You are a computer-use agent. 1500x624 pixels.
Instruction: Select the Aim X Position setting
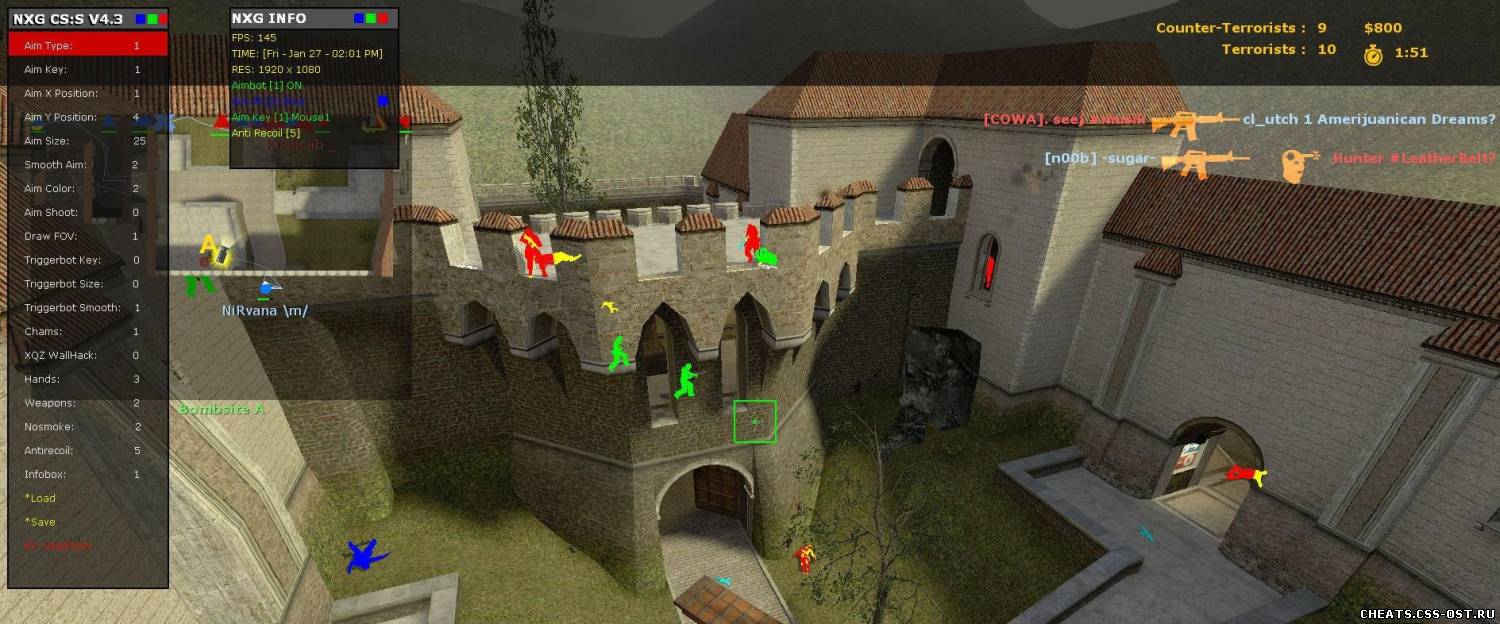pyautogui.click(x=88, y=94)
